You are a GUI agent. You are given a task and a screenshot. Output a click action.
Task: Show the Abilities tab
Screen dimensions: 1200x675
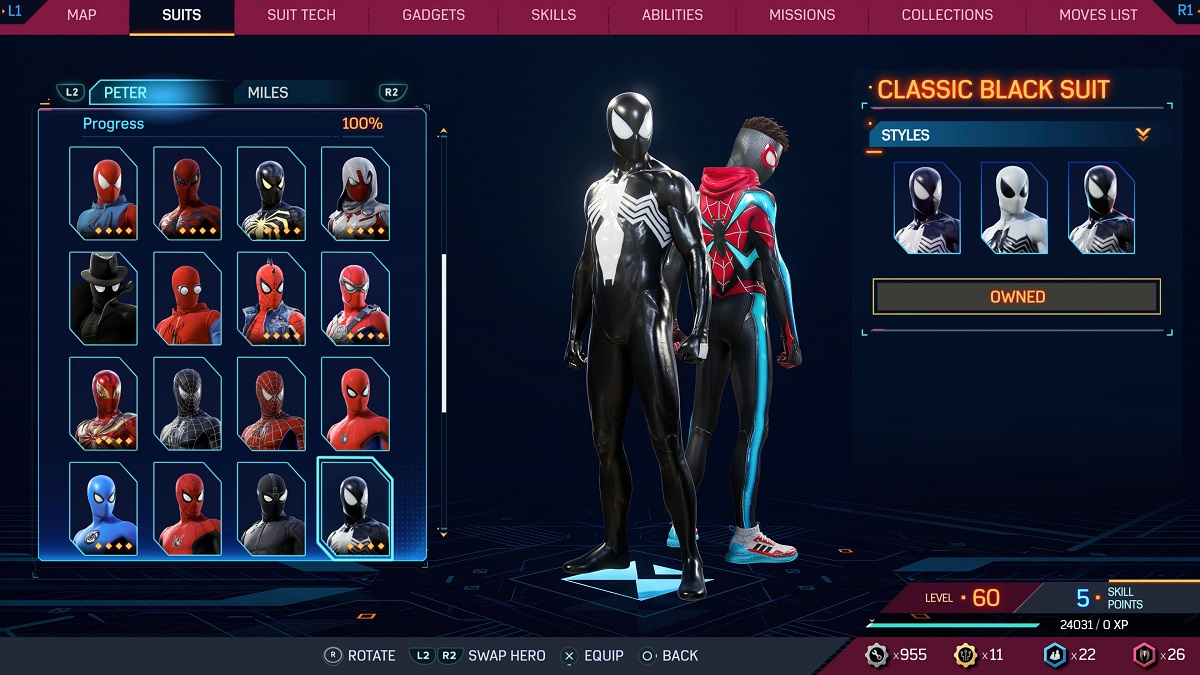coord(672,15)
